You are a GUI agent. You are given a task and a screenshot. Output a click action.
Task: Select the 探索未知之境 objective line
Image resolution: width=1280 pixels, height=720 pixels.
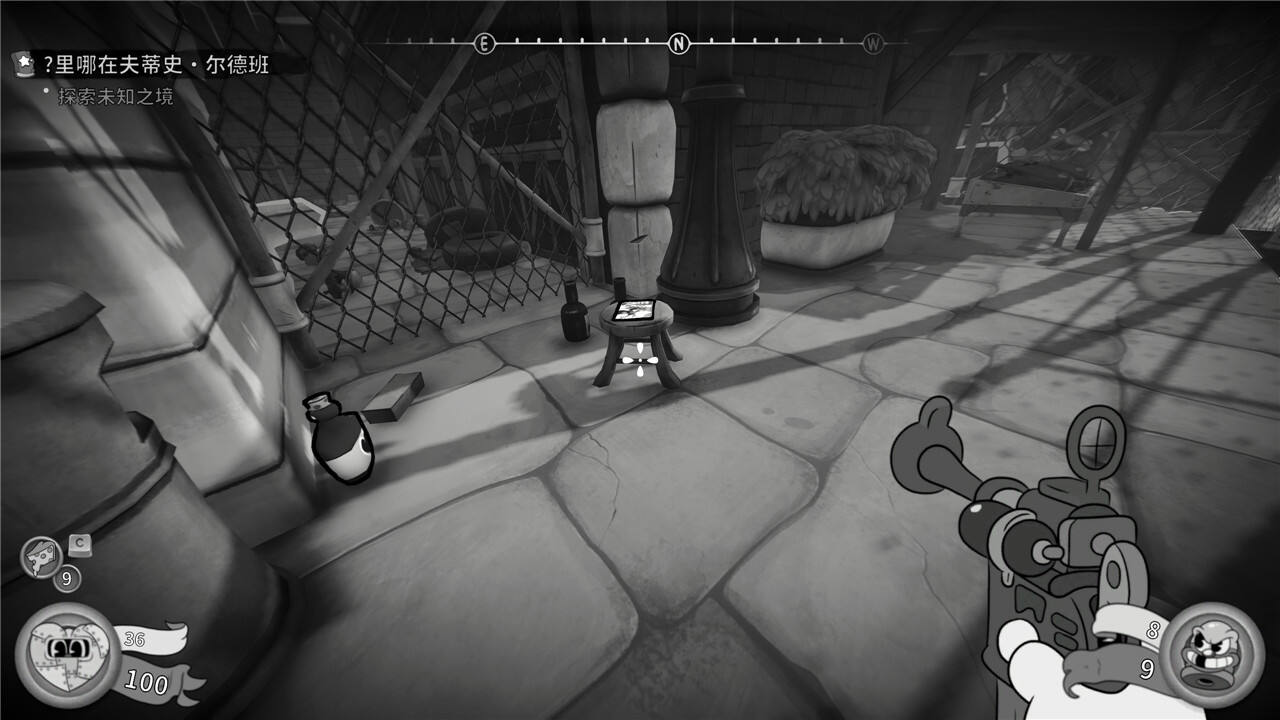click(115, 97)
